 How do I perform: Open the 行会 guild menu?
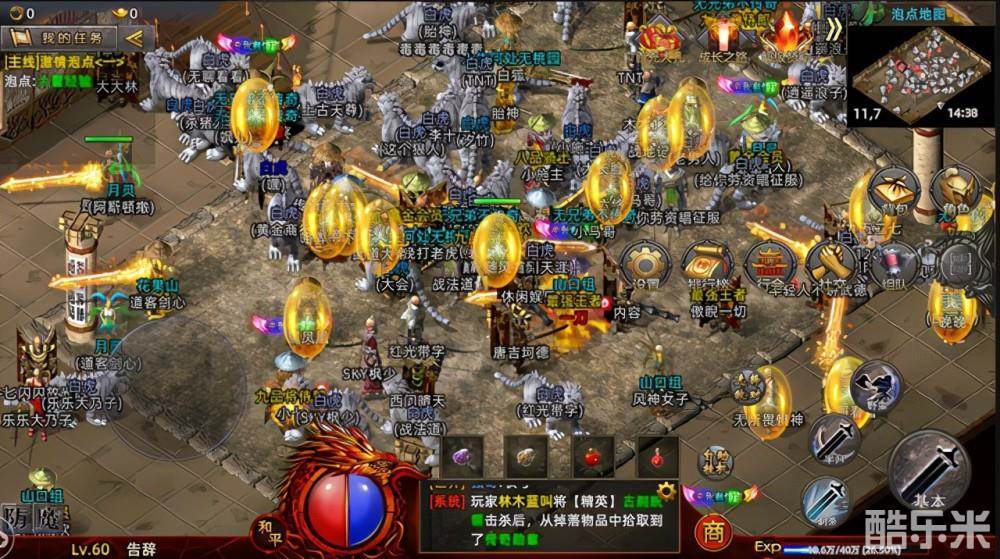coord(770,265)
